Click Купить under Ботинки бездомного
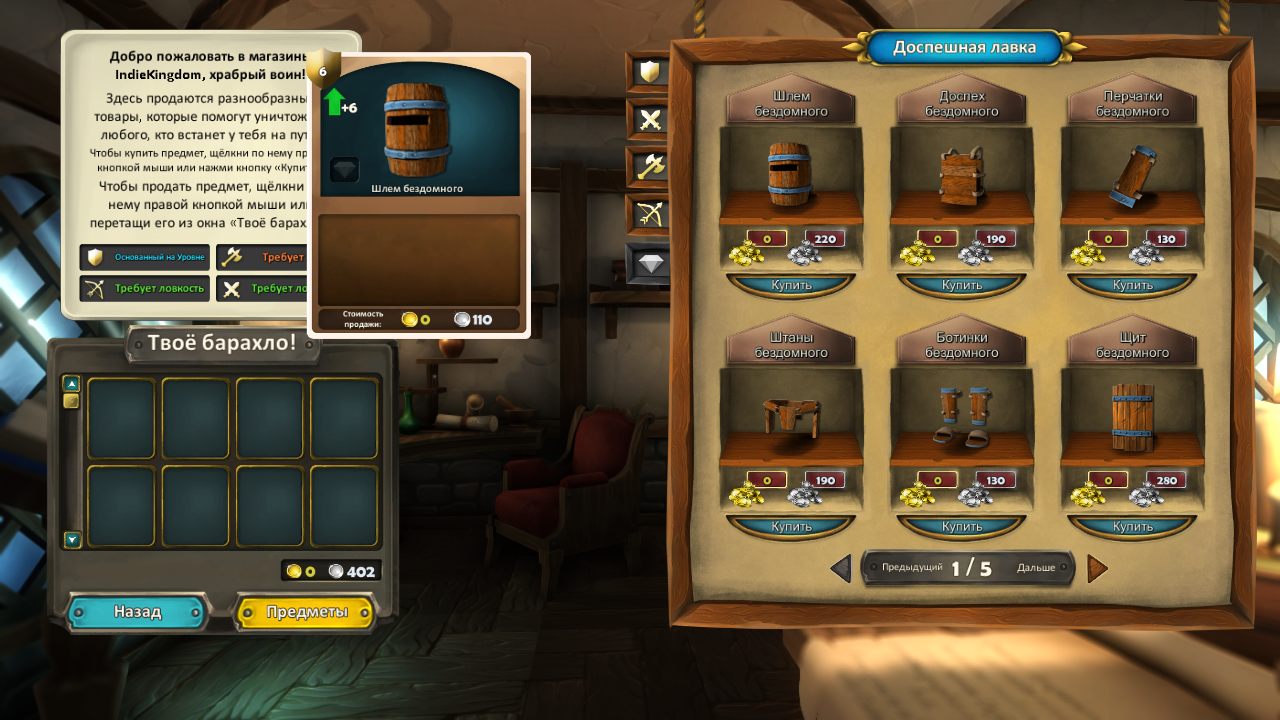1280x720 pixels. point(961,526)
